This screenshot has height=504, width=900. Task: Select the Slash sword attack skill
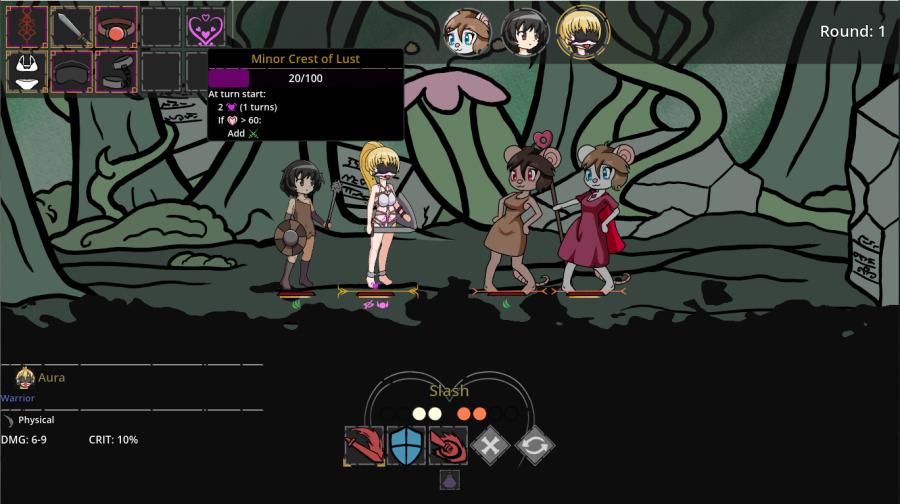(364, 445)
